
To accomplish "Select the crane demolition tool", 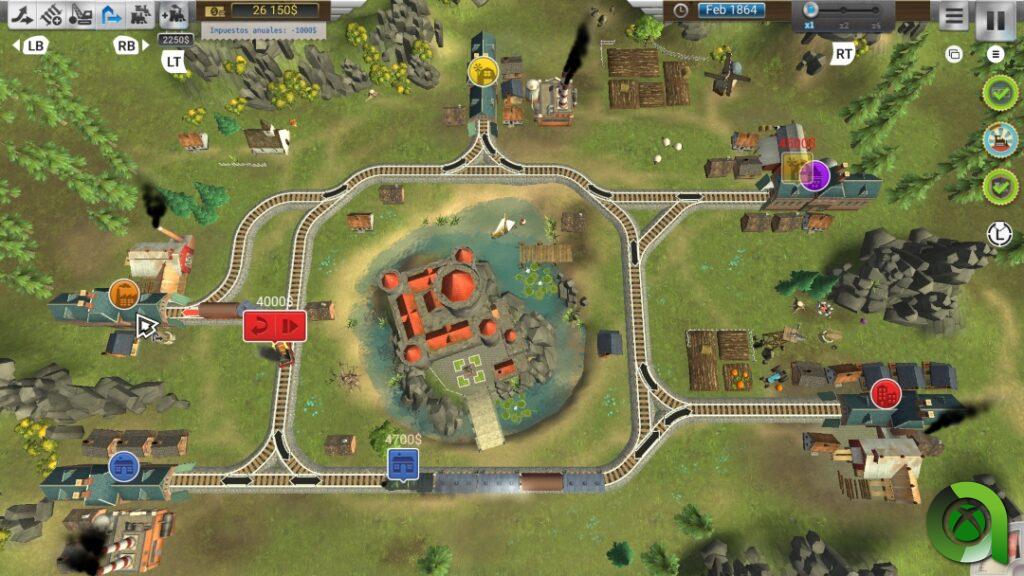I will tap(82, 15).
